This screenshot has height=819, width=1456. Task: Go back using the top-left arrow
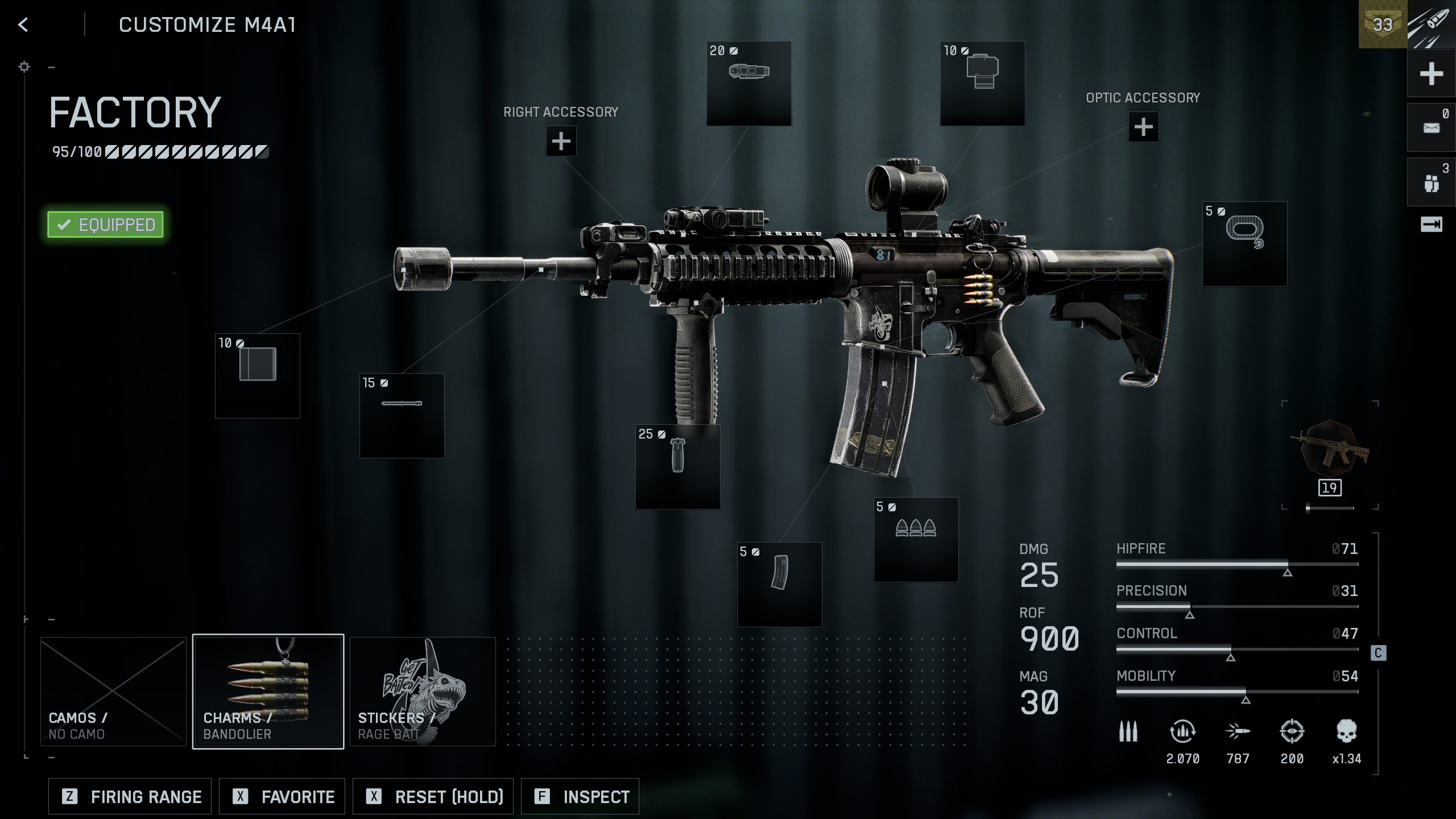(23, 25)
